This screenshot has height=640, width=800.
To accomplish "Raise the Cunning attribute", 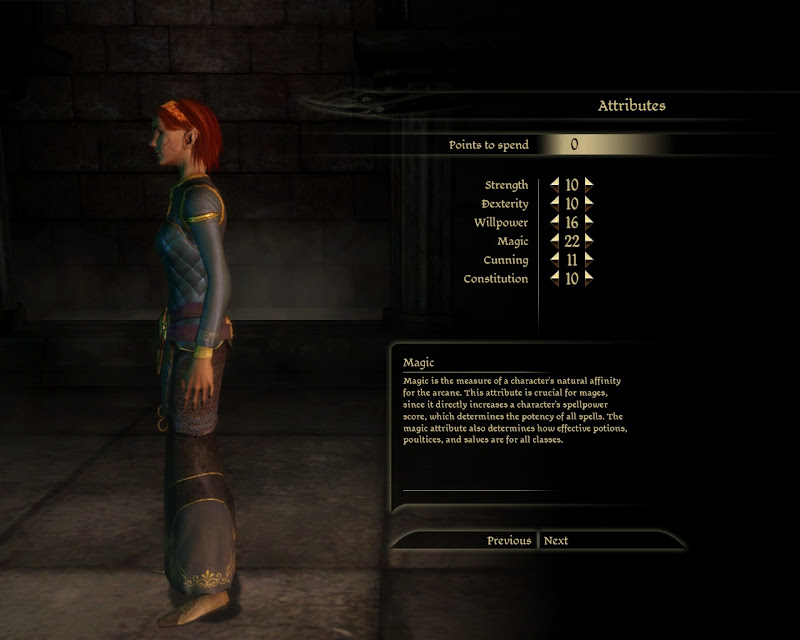I will click(x=589, y=260).
